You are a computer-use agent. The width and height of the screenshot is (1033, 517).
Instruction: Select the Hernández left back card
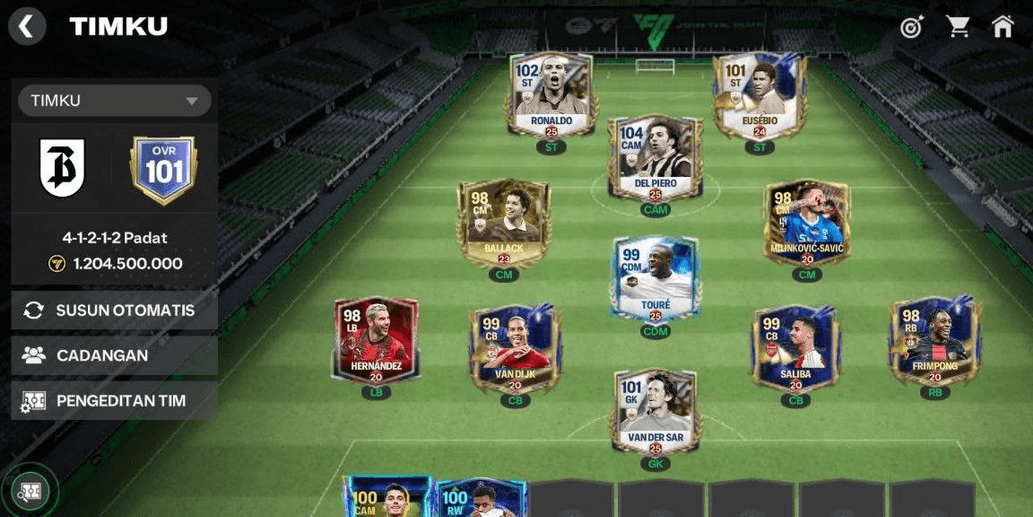[x=376, y=340]
